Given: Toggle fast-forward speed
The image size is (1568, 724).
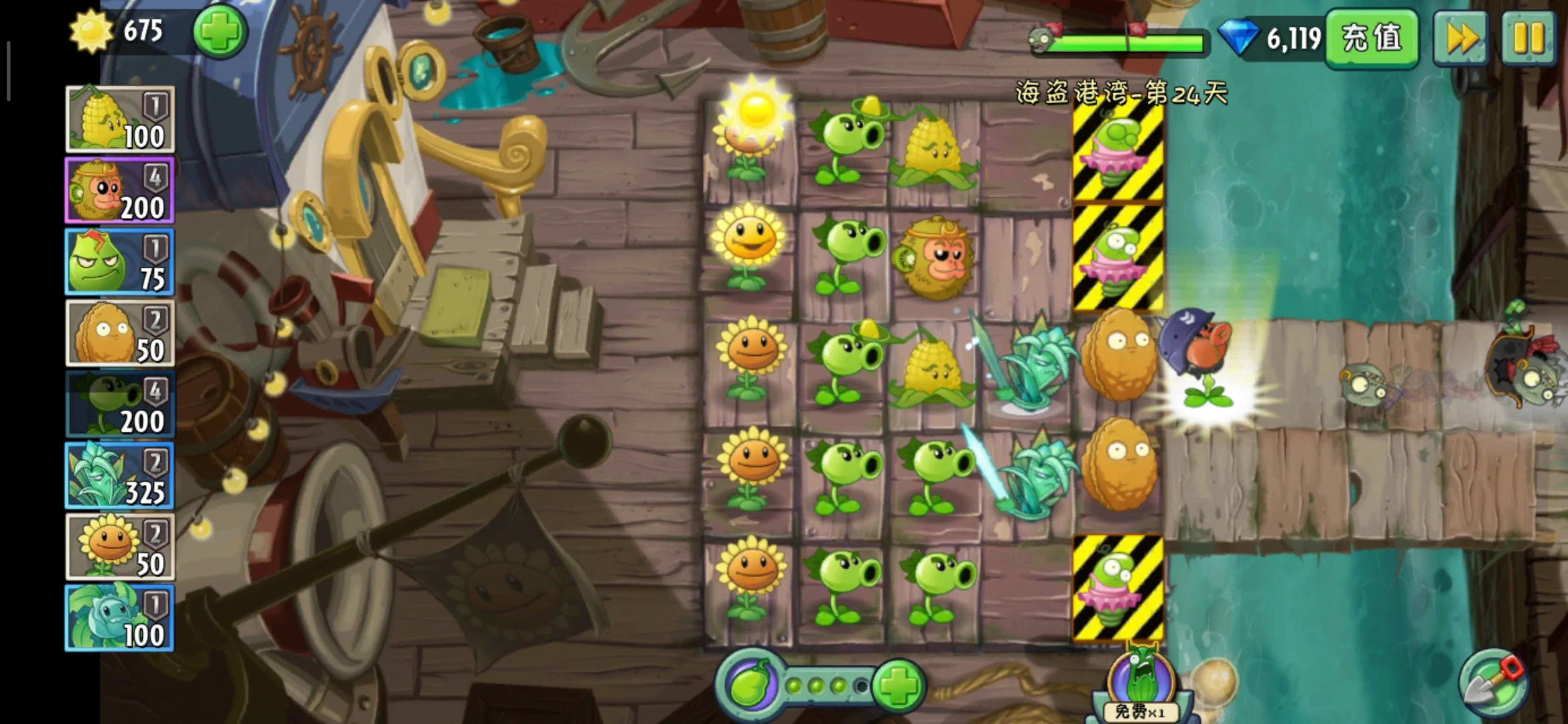Looking at the screenshot, I should coord(1461,38).
